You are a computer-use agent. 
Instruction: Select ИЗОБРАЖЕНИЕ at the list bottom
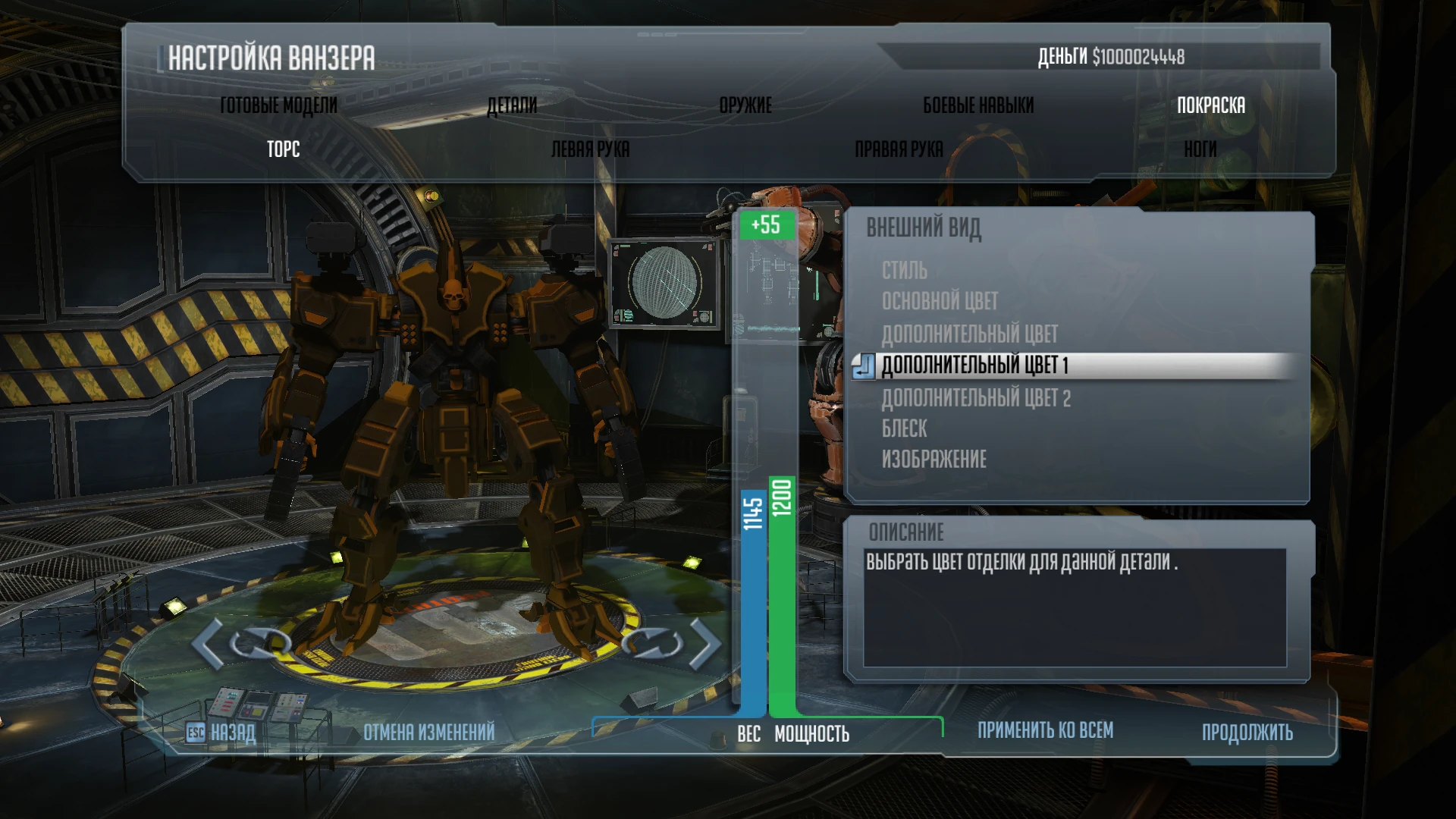pyautogui.click(x=934, y=459)
